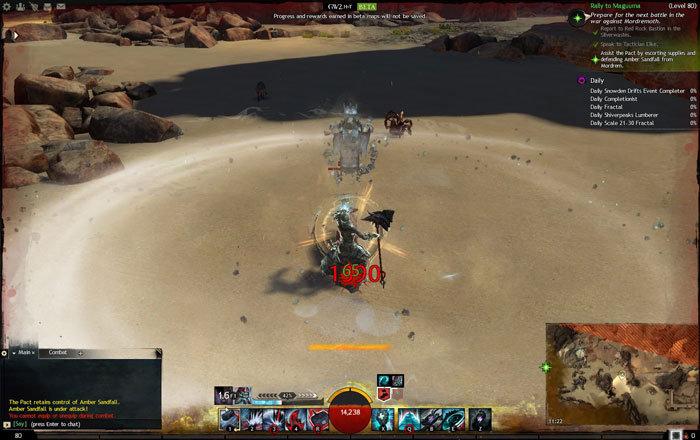Use the elite skill at the bar's end
Image resolution: width=700 pixels, height=440 pixels.
coord(480,419)
